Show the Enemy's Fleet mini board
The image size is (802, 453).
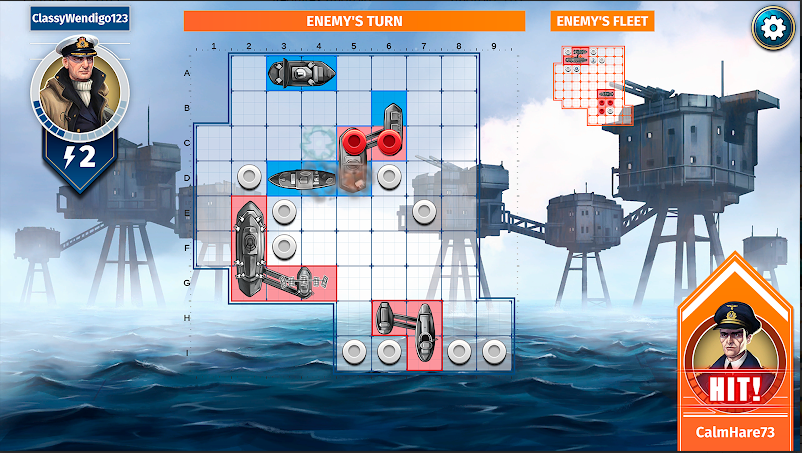[x=592, y=83]
